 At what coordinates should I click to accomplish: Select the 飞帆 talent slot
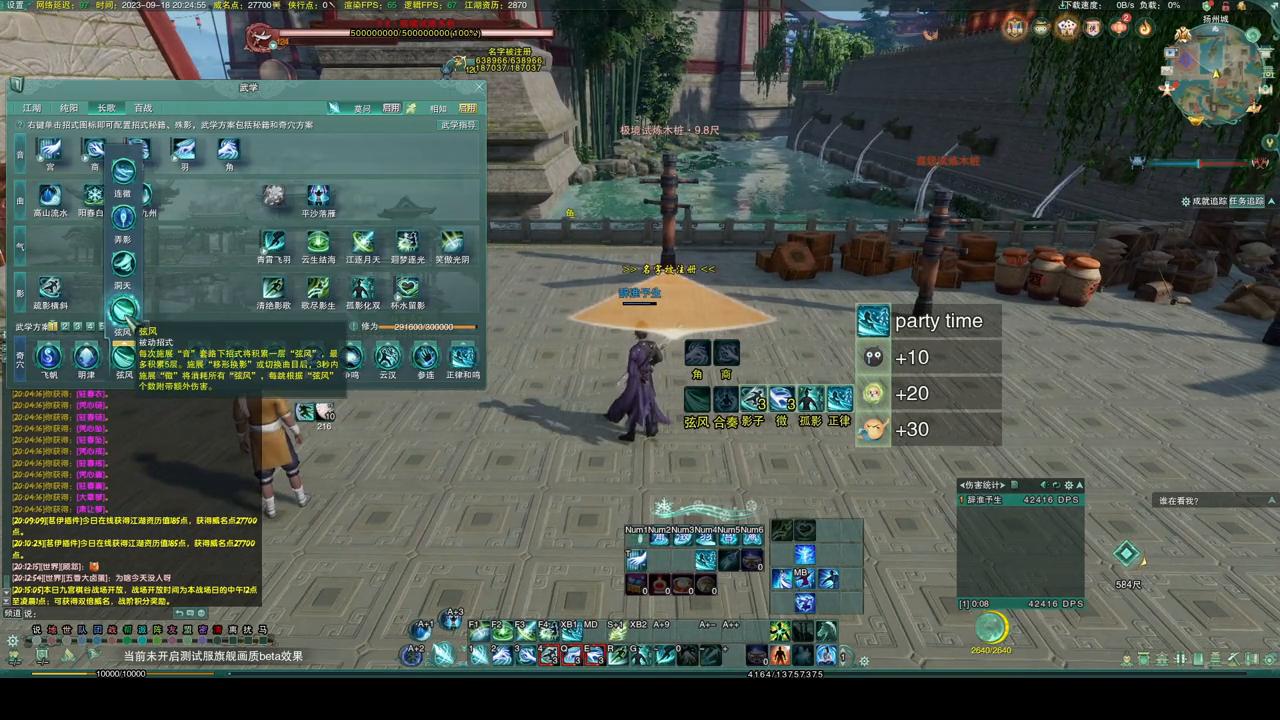coord(49,356)
